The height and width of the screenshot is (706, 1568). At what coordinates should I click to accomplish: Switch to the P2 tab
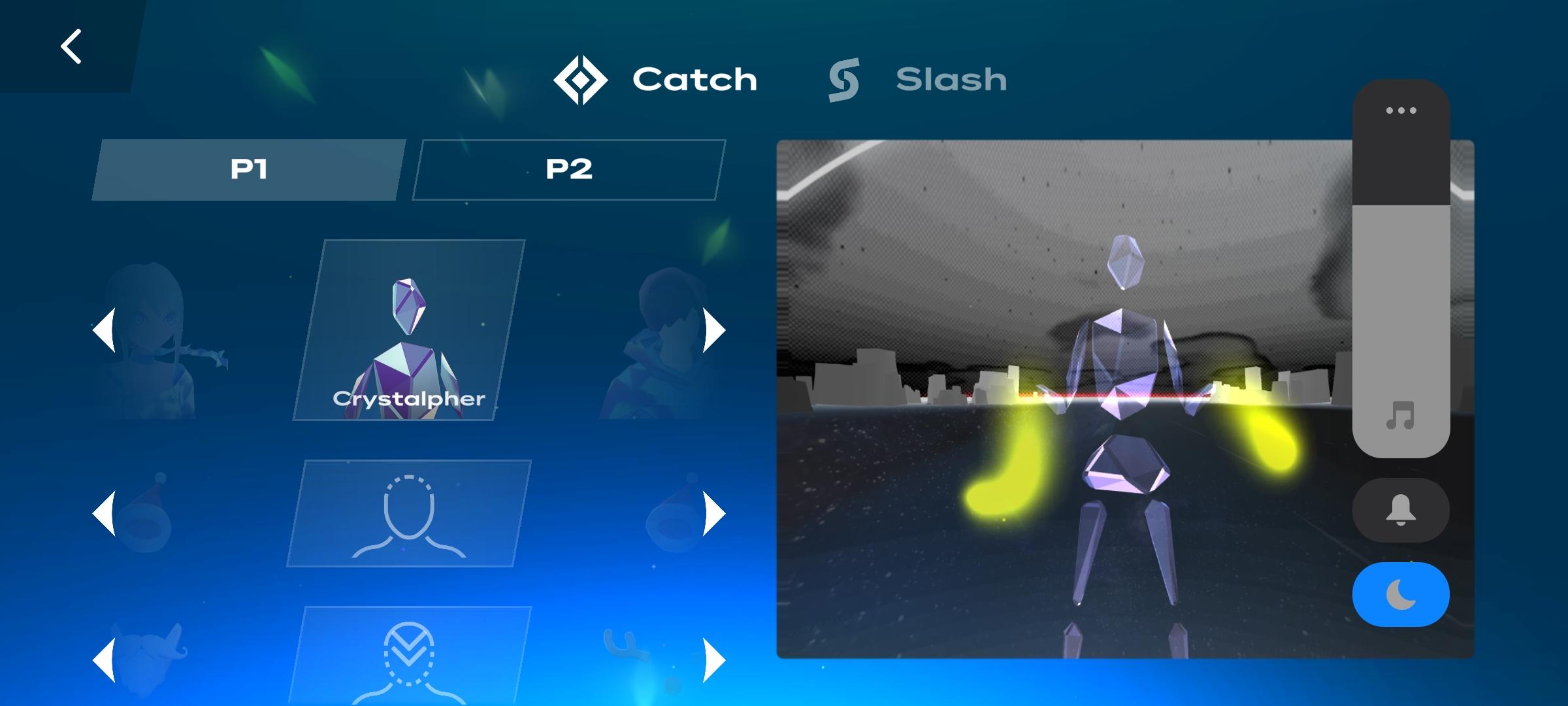coord(568,169)
